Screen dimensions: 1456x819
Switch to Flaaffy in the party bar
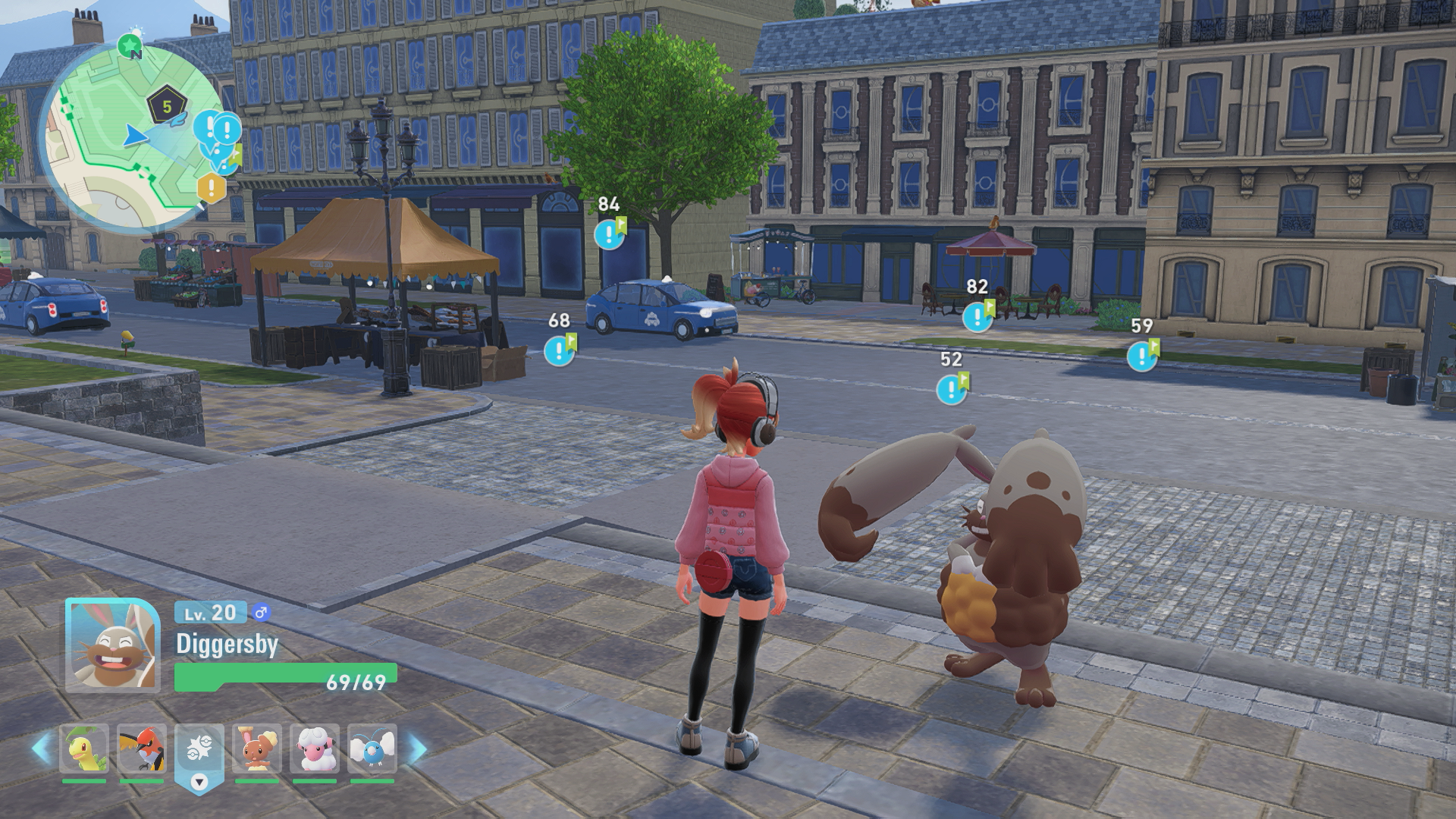pyautogui.click(x=315, y=749)
